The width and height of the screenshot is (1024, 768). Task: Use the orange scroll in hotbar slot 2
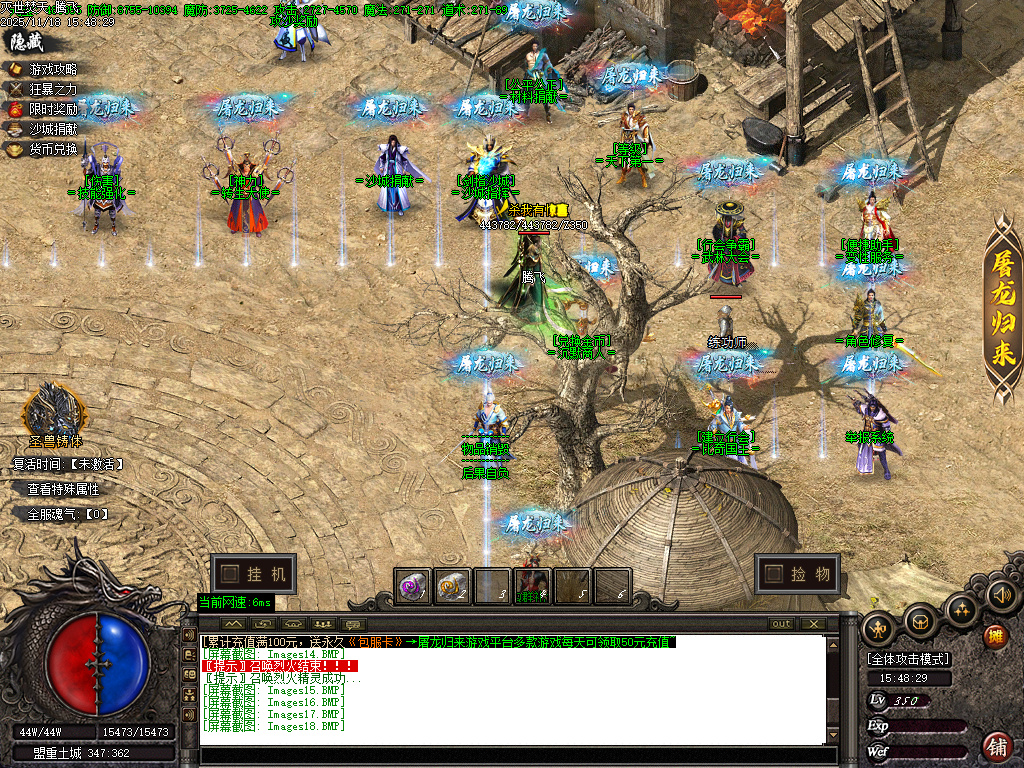[452, 586]
